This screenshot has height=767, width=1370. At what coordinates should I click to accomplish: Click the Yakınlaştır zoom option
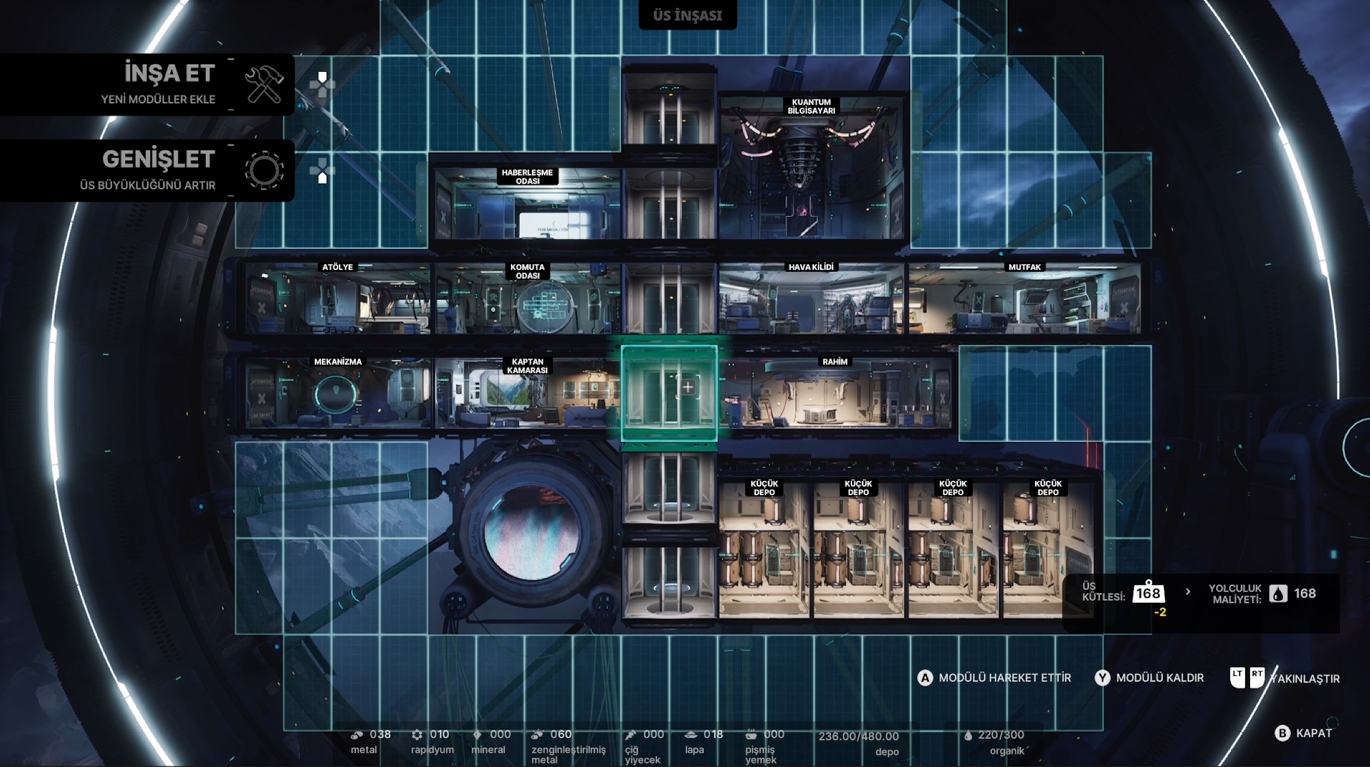(x=1285, y=678)
